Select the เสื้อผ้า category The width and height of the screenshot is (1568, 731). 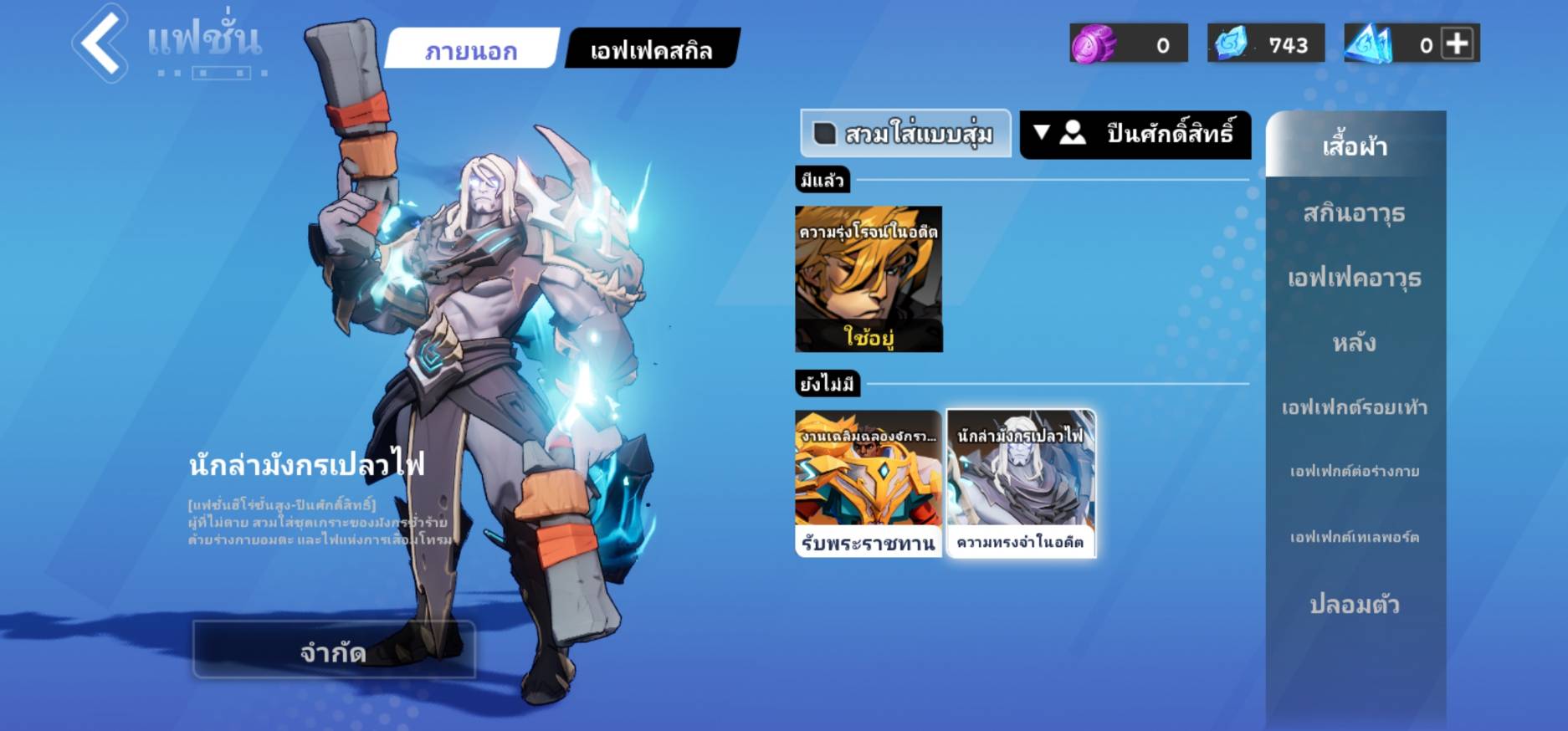click(1355, 146)
